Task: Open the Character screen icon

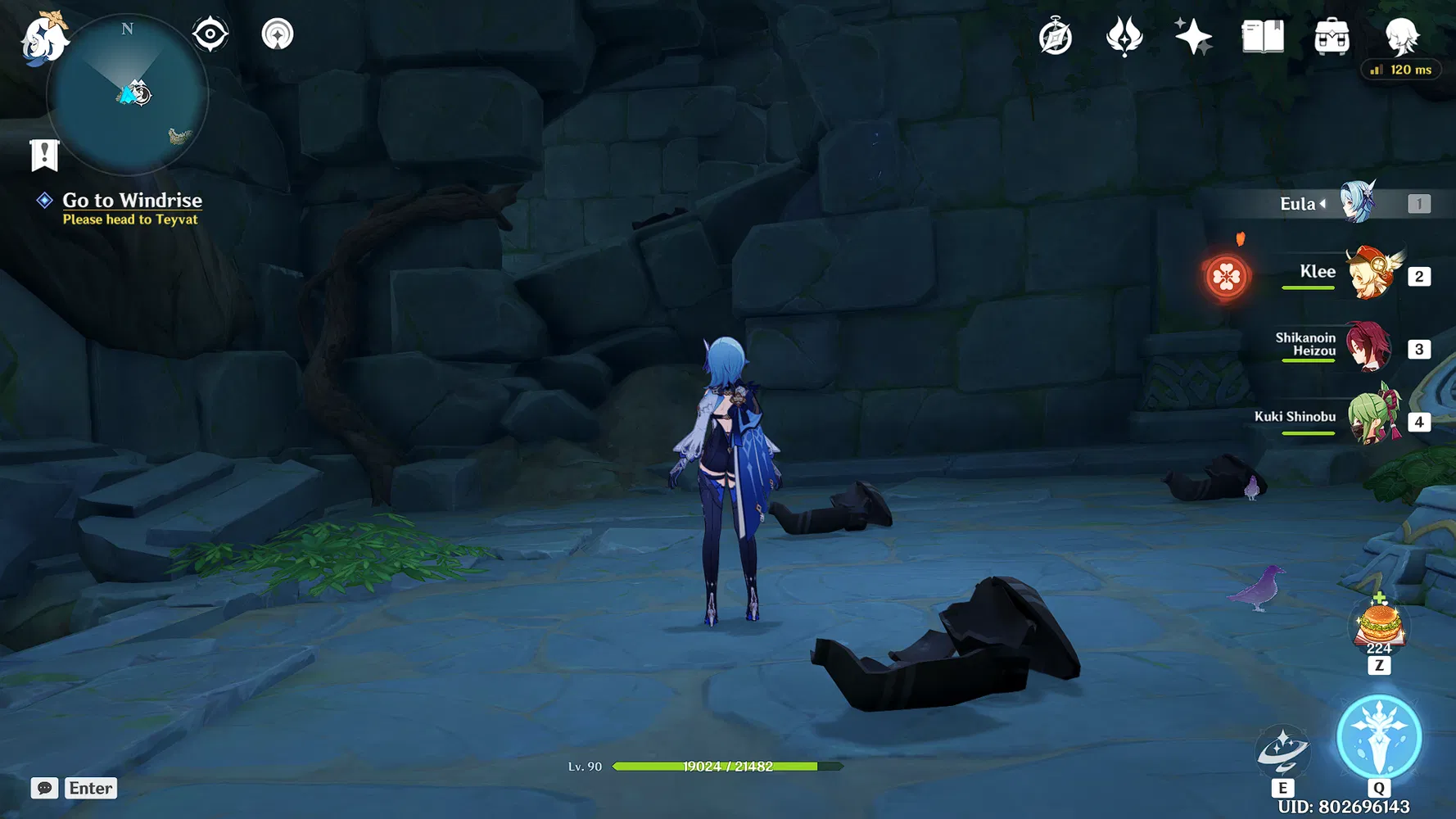Action: coord(1402,35)
